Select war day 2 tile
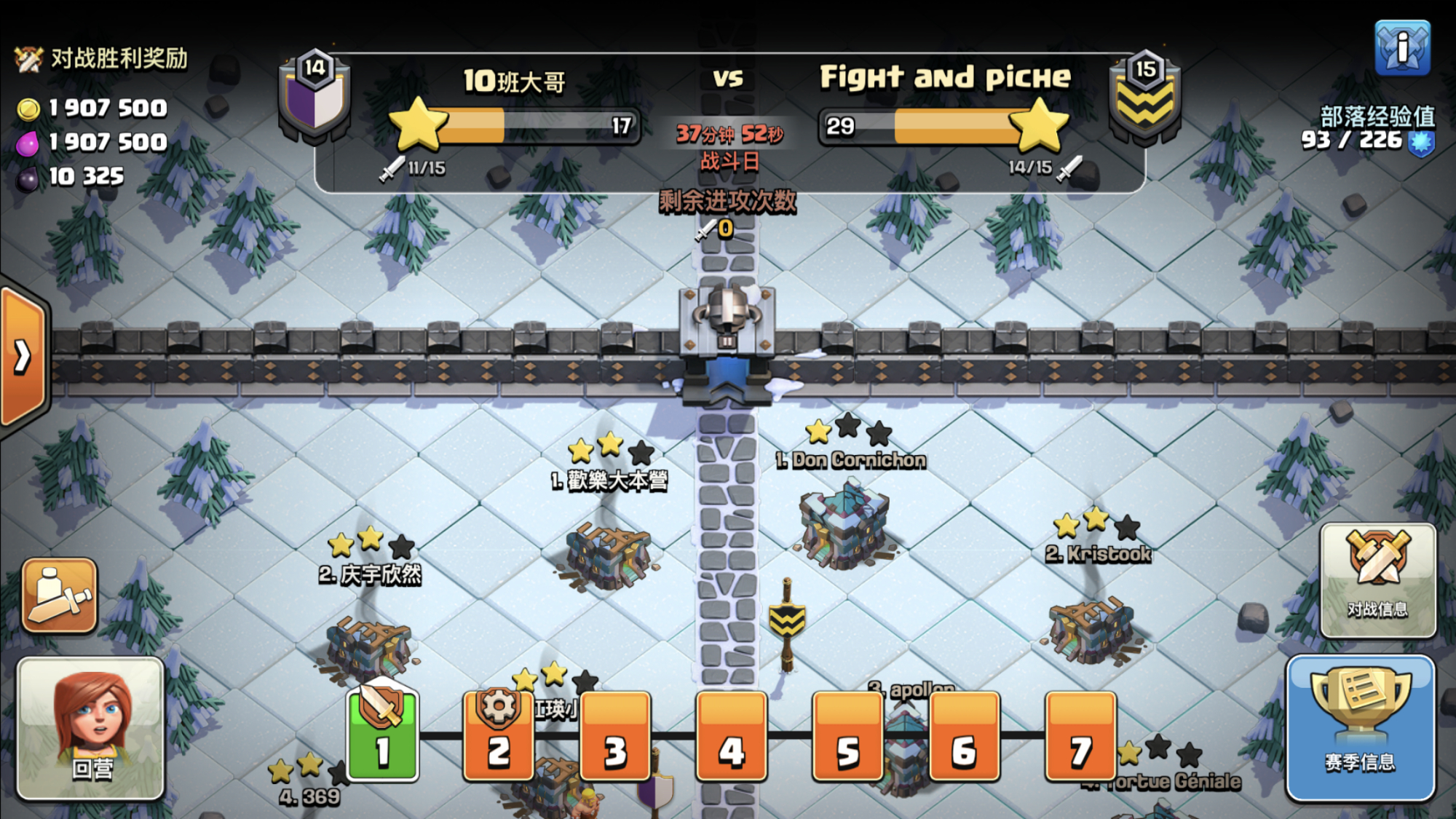1456x819 pixels. point(499,735)
